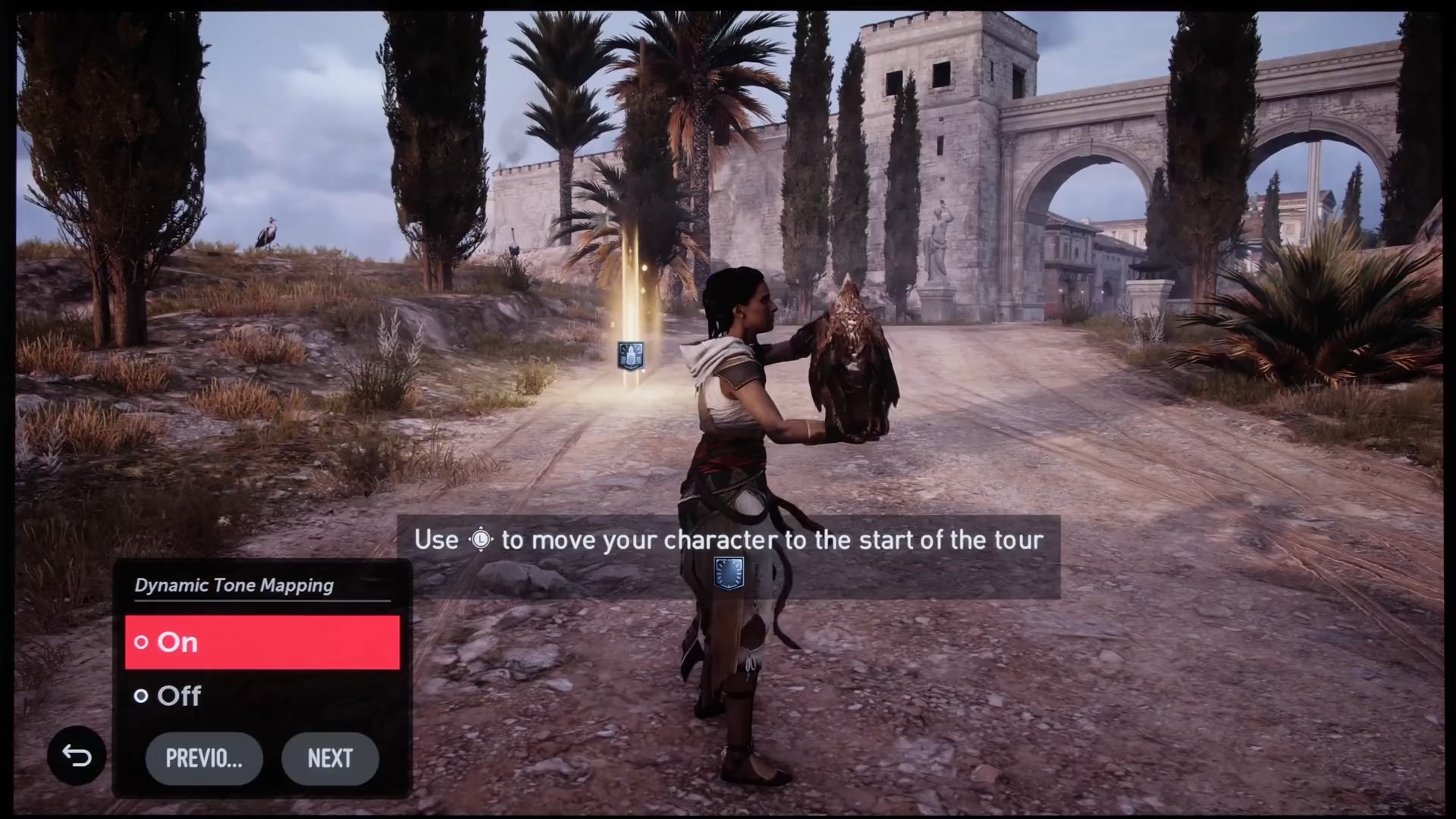Select On for Dynamic Tone Mapping

click(x=262, y=642)
